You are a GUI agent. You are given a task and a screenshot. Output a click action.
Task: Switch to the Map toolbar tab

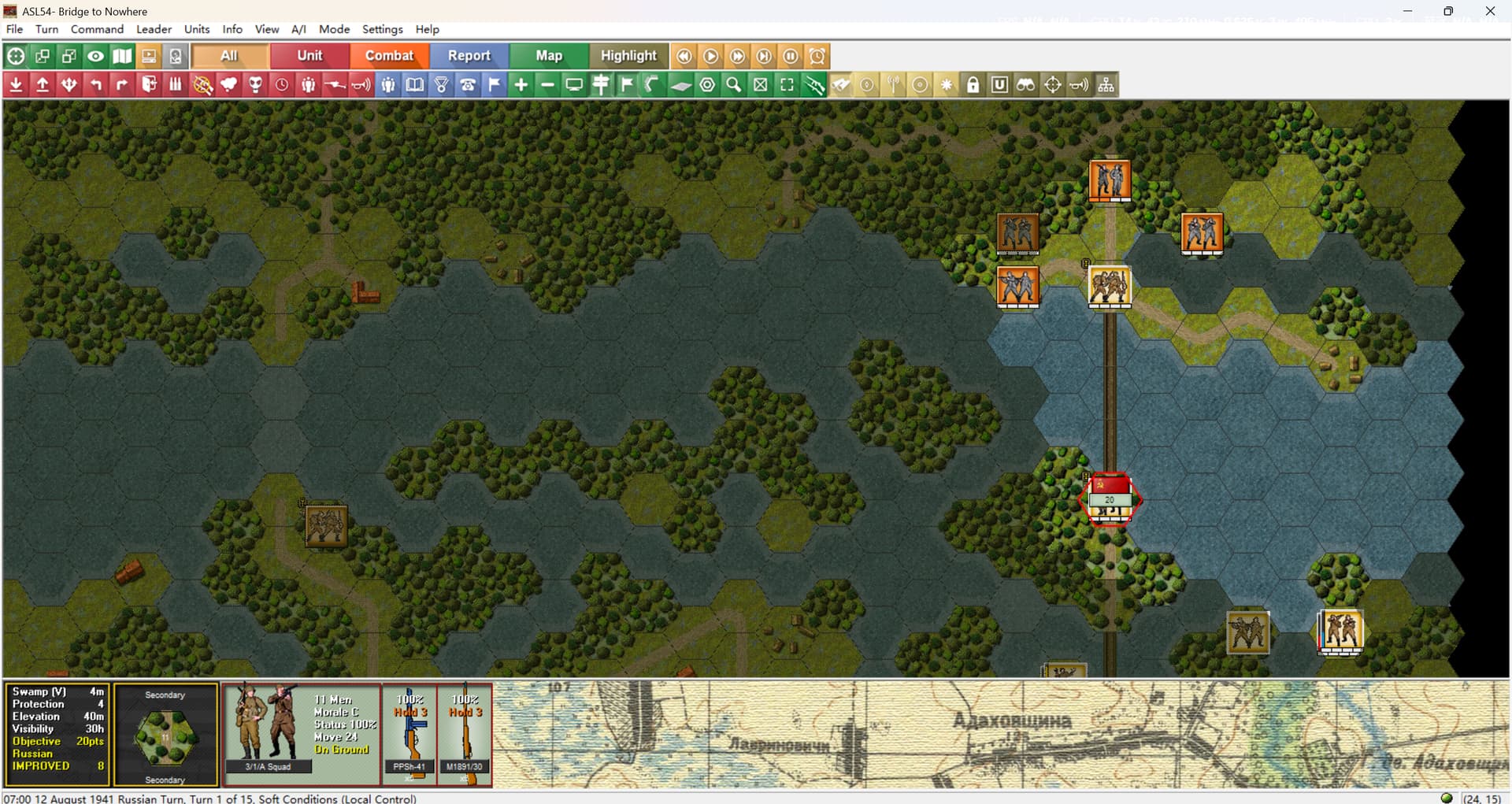coord(549,56)
